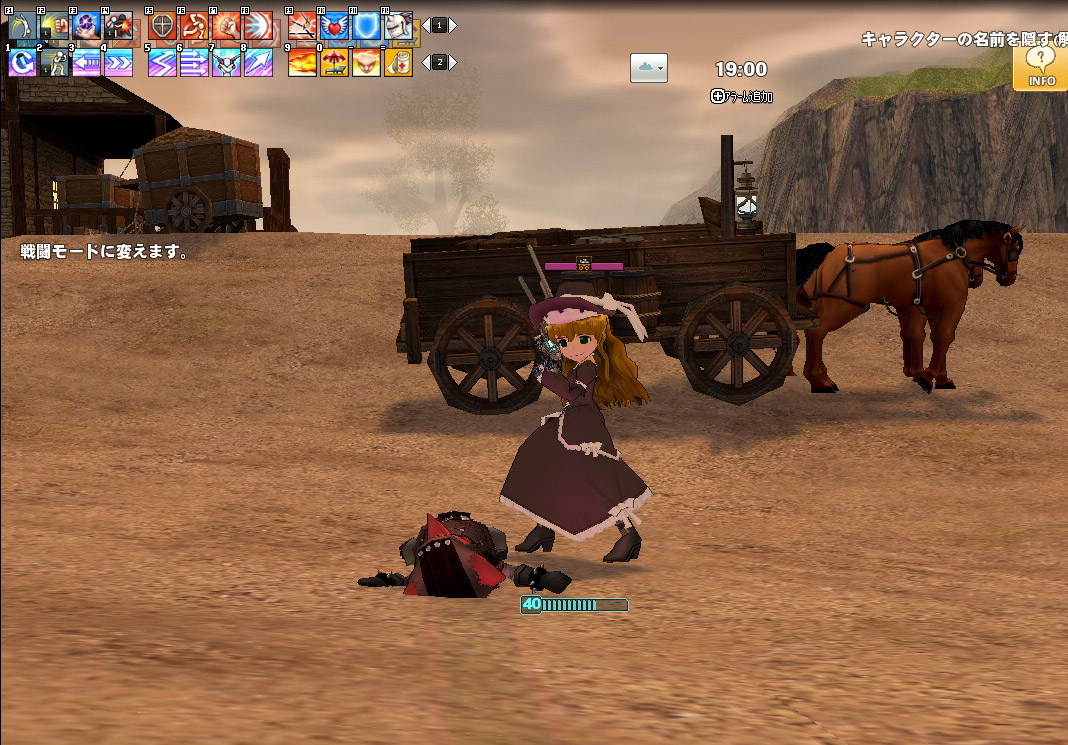Open the INFO help button
Viewport: 1068px width, 745px height.
1041,67
